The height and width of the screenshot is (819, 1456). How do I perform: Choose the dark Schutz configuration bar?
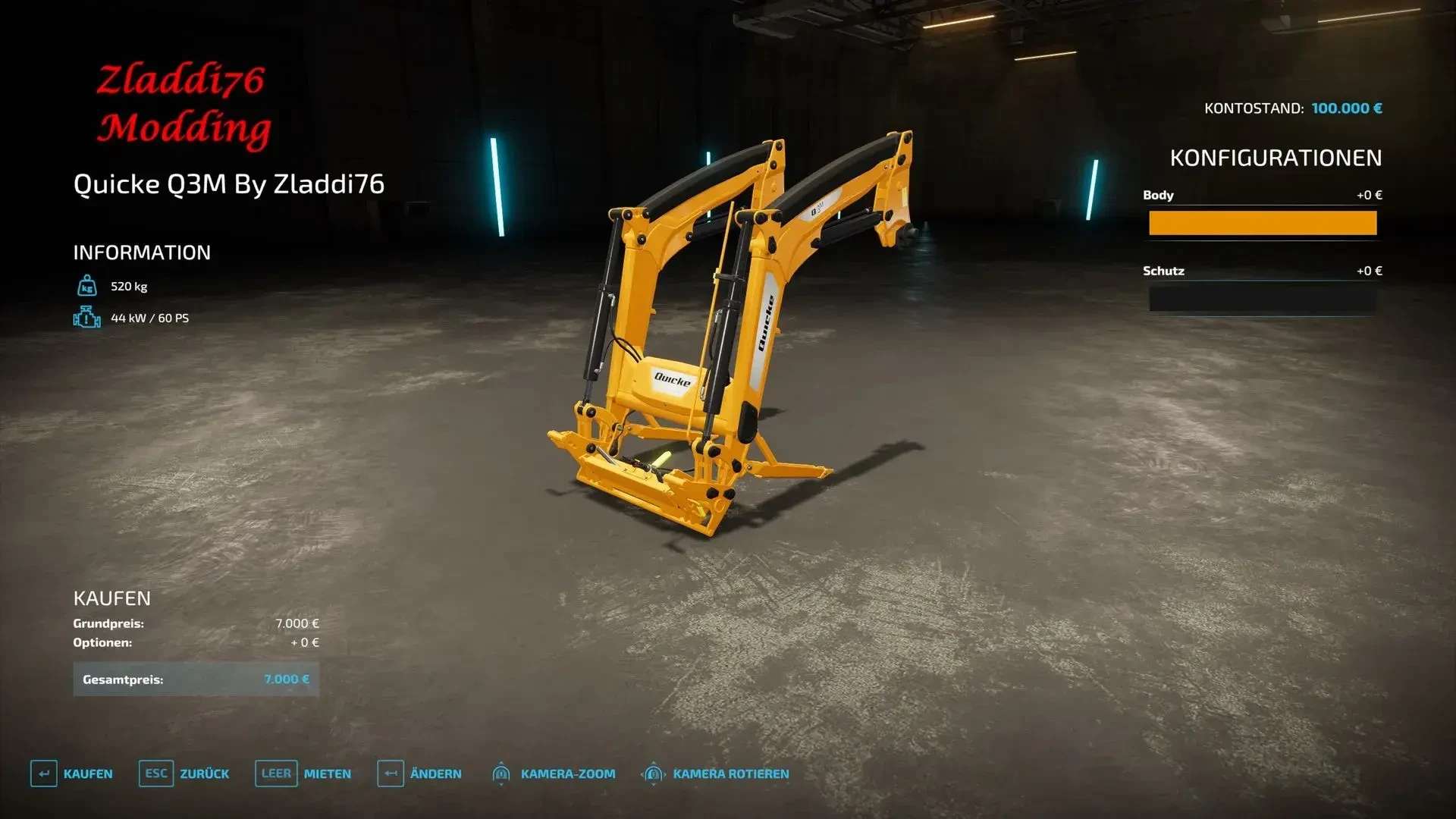[x=1262, y=299]
